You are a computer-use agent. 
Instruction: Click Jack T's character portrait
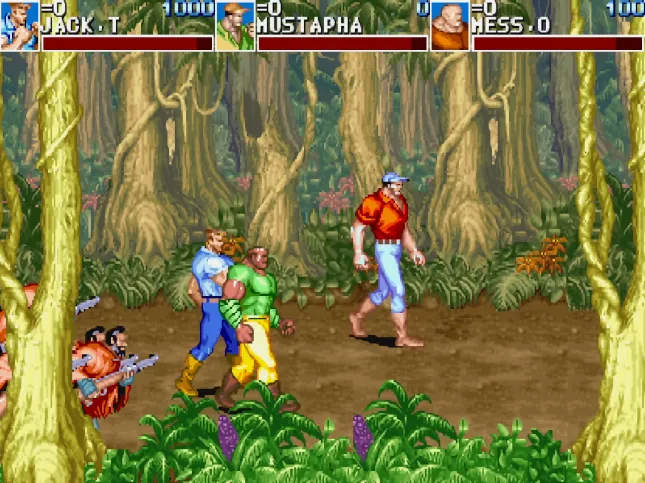(19, 26)
